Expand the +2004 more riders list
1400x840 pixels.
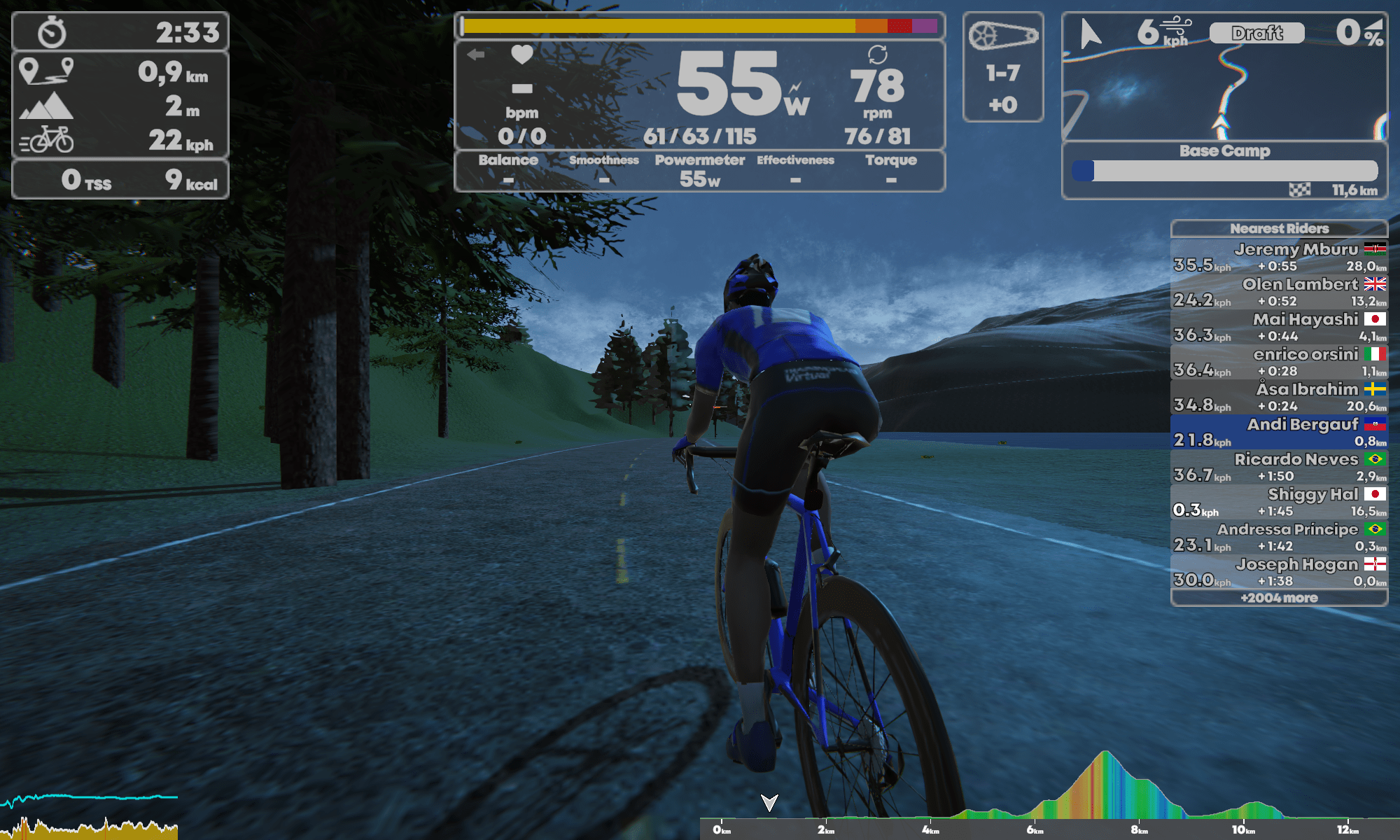point(1279,598)
